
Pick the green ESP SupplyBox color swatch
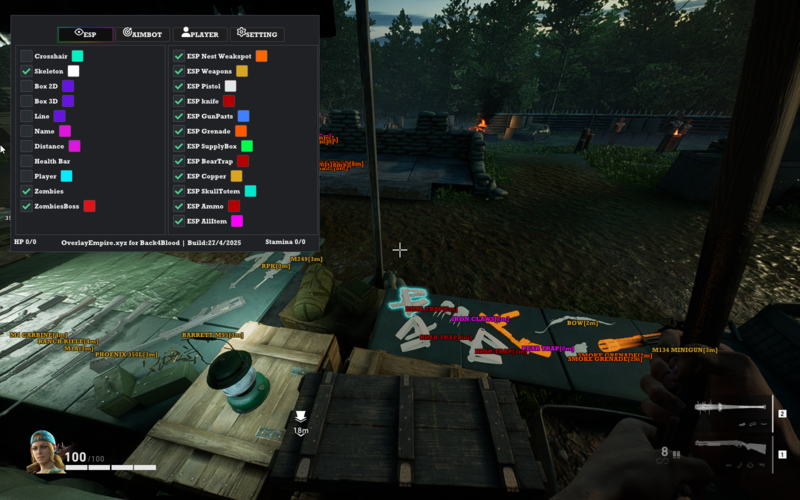click(247, 146)
